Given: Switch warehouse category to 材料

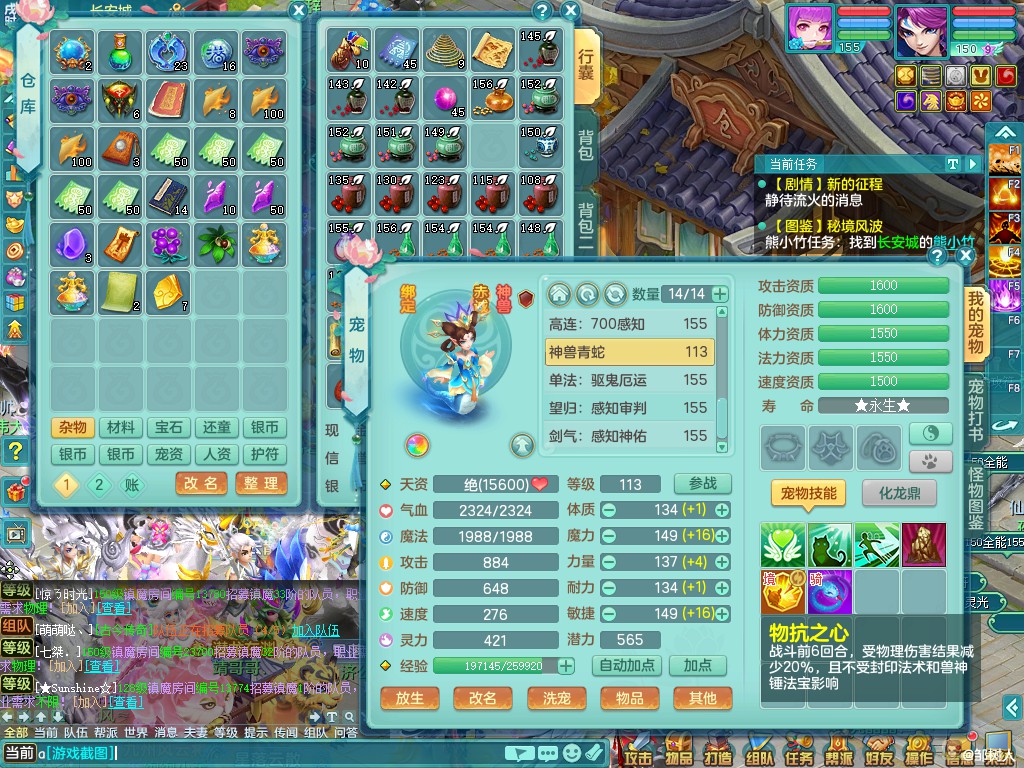Looking at the screenshot, I should coord(120,428).
